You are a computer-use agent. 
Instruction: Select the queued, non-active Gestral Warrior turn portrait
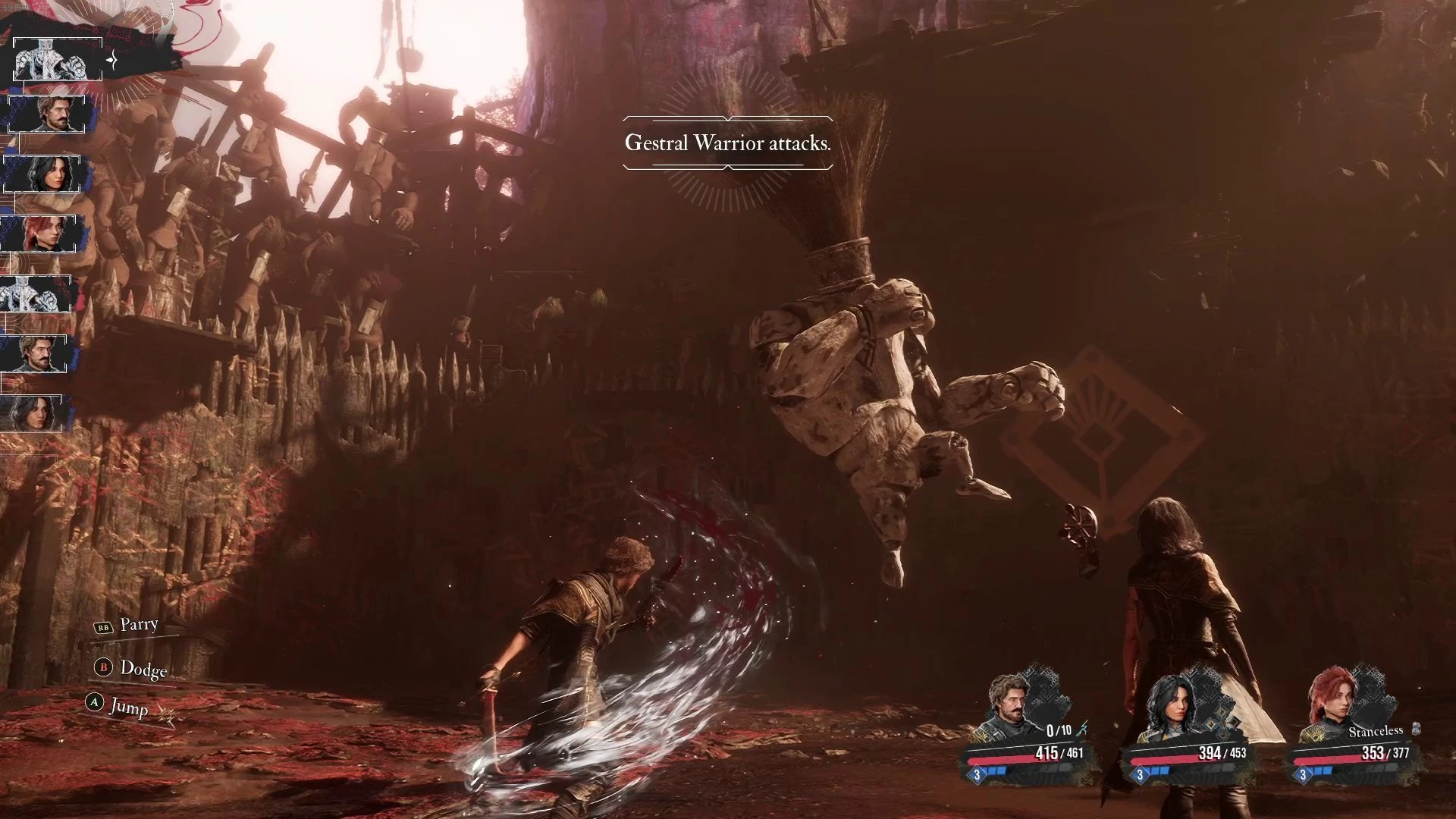click(x=36, y=293)
